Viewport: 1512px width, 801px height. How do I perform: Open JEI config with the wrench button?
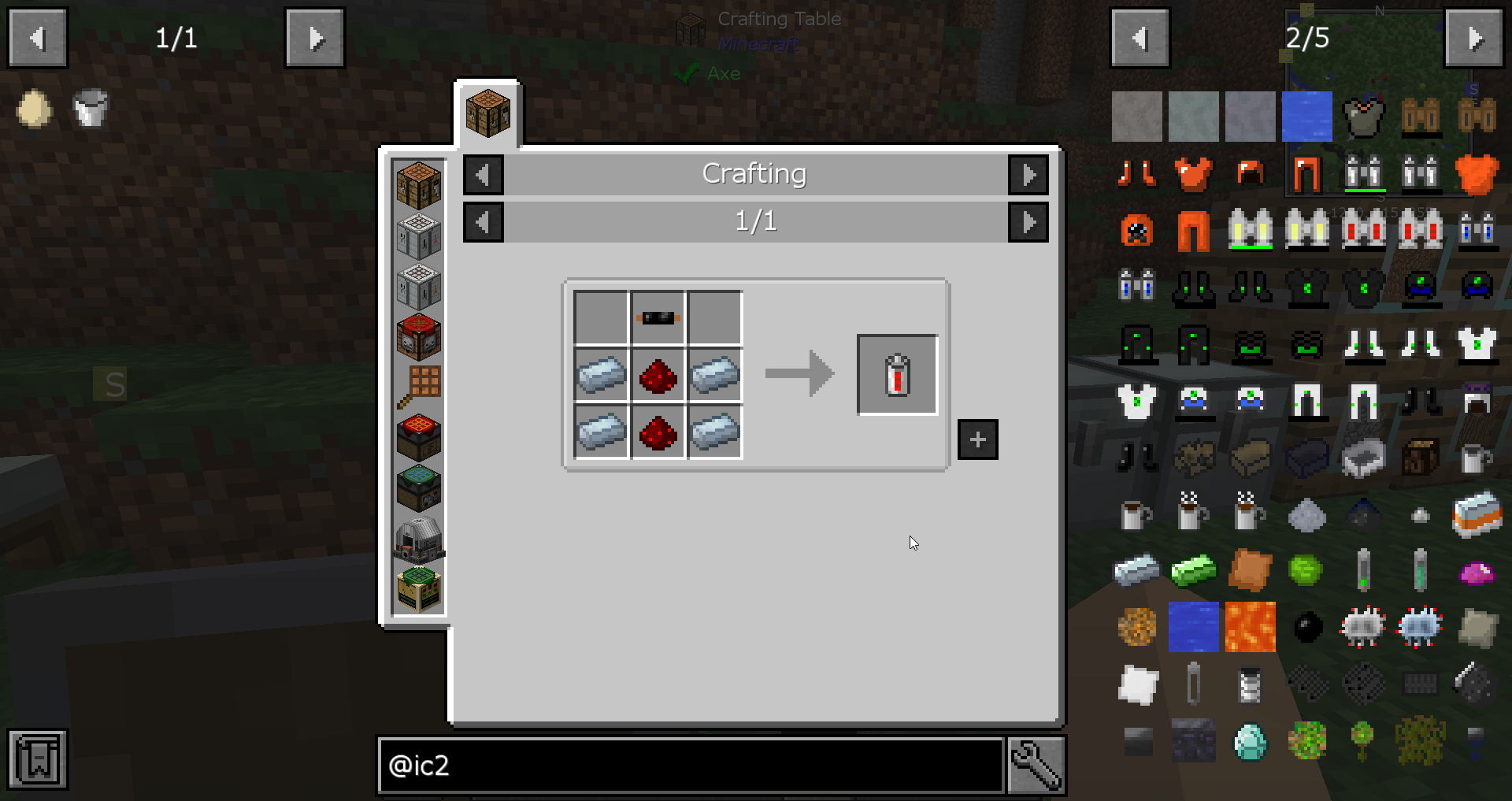[x=1036, y=765]
